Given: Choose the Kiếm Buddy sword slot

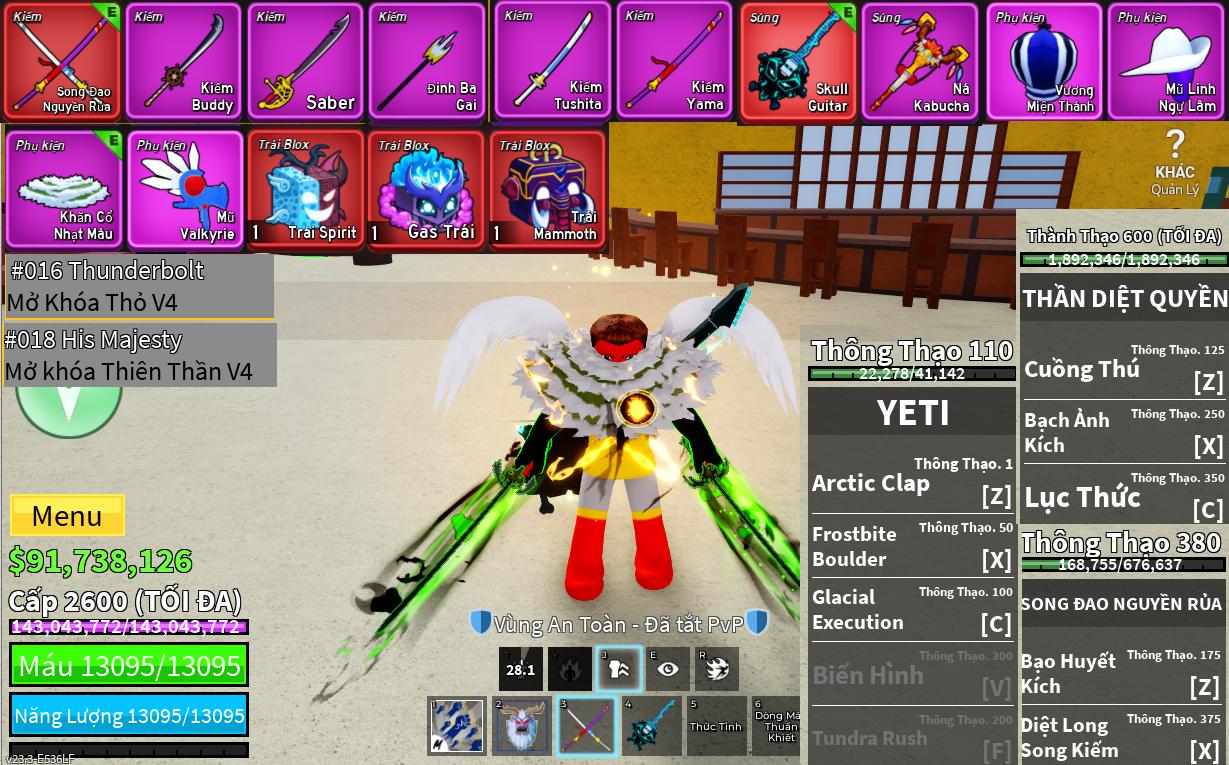Looking at the screenshot, I should pos(184,62).
